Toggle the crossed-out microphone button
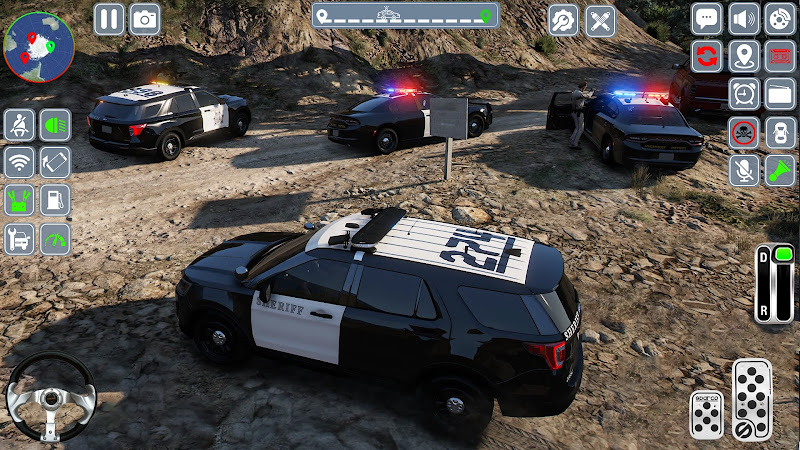The image size is (800, 450). point(744,169)
